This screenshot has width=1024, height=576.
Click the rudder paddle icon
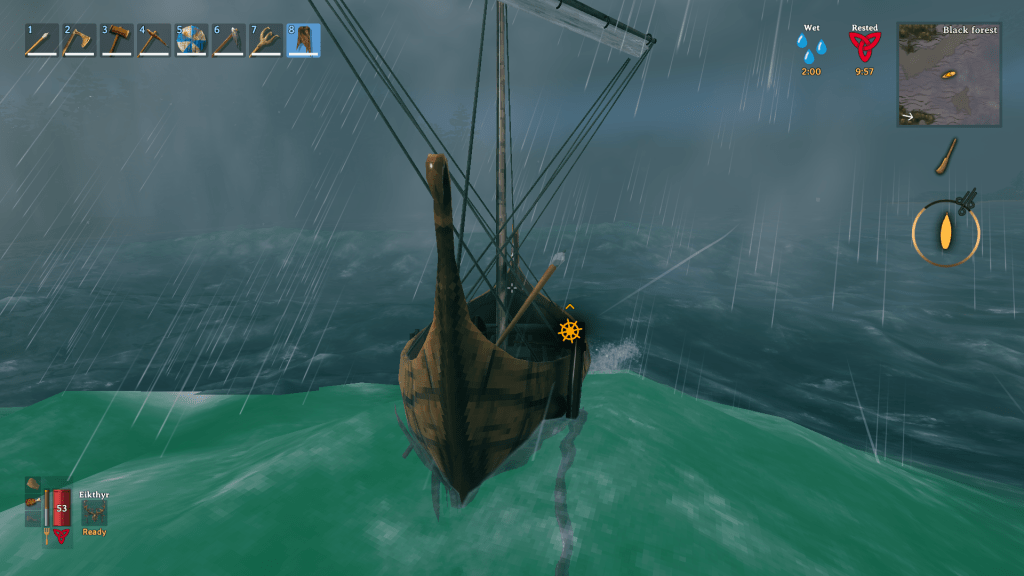point(946,157)
